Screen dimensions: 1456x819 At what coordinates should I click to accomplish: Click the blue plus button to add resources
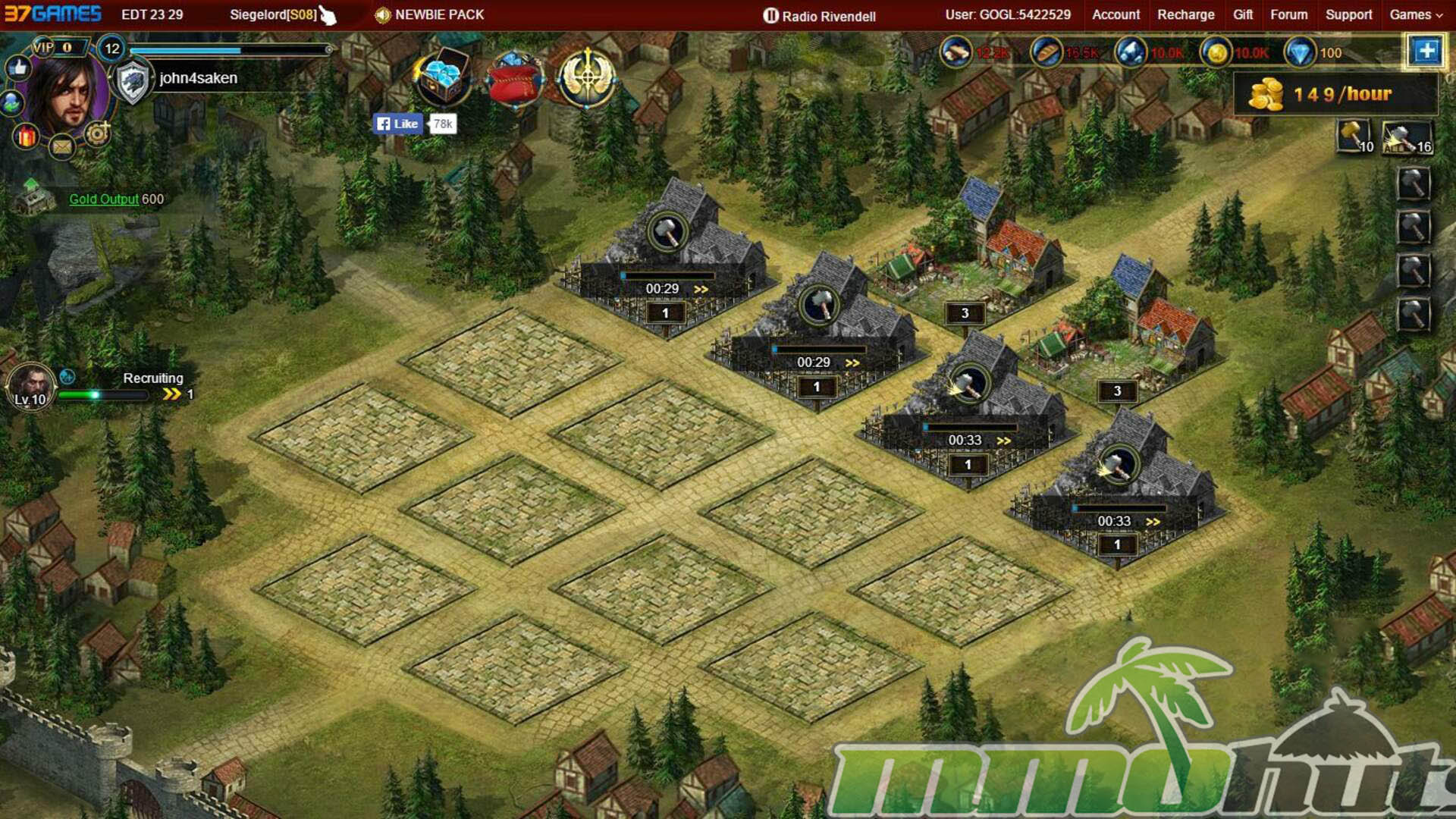[1426, 52]
